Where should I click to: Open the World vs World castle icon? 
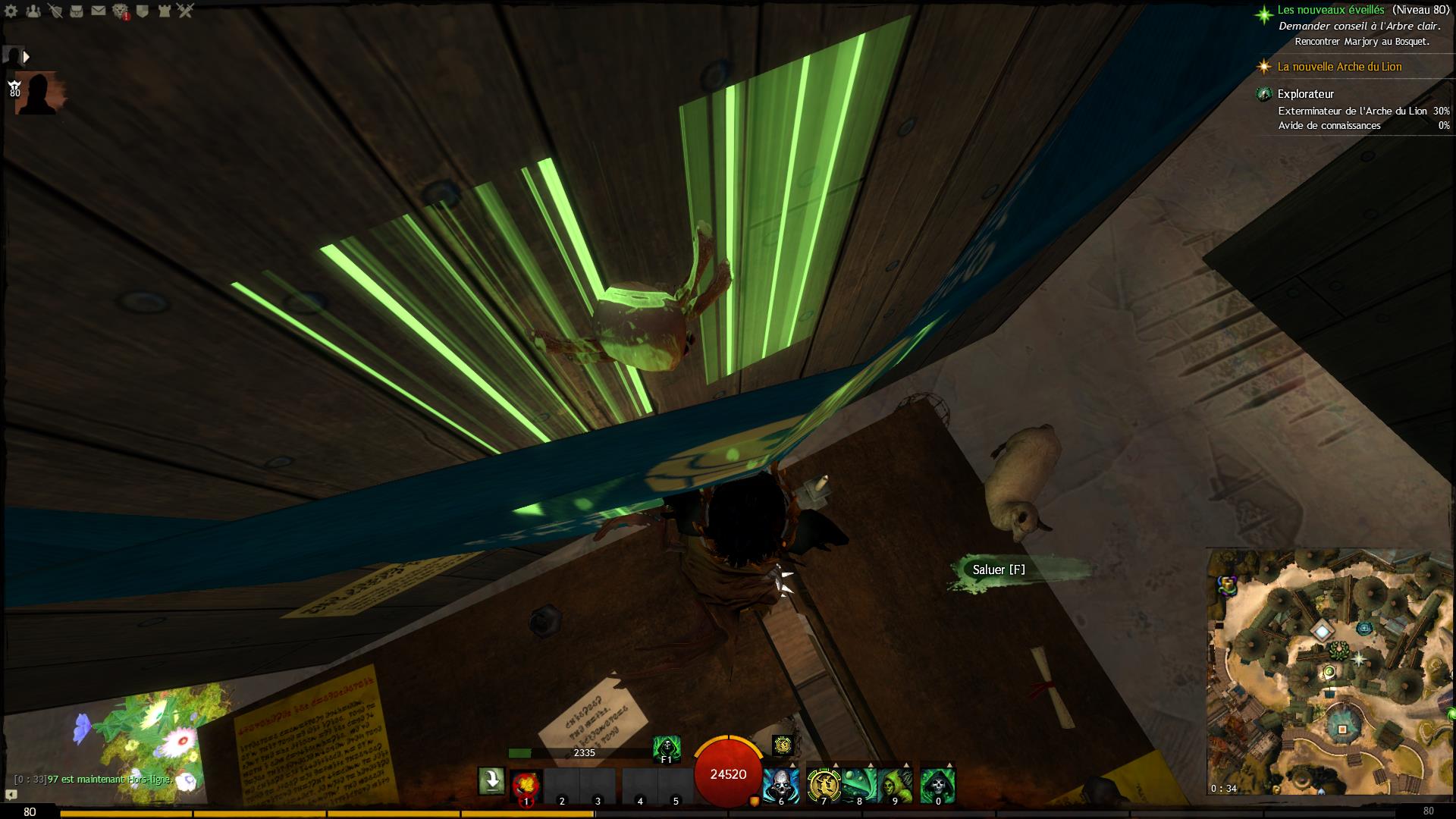tap(164, 11)
